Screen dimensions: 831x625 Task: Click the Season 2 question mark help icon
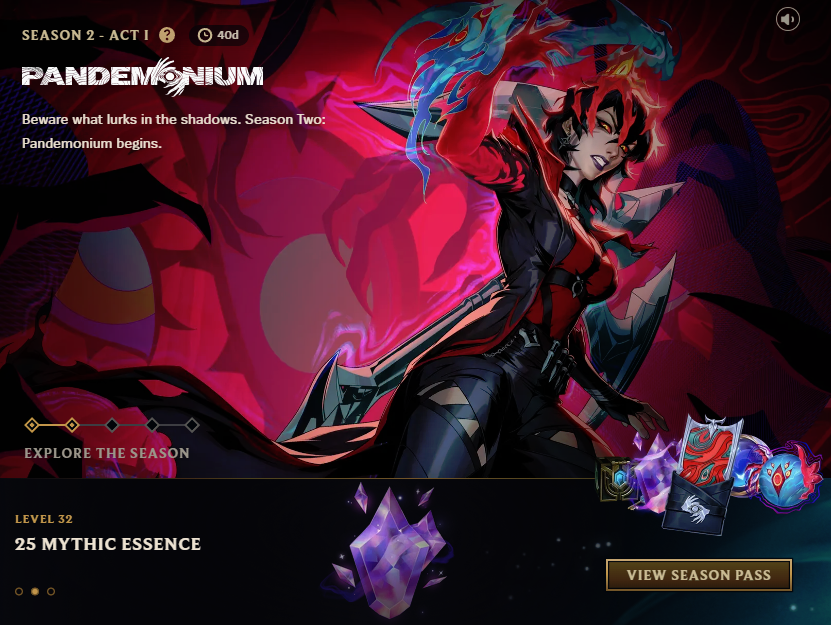coord(167,35)
